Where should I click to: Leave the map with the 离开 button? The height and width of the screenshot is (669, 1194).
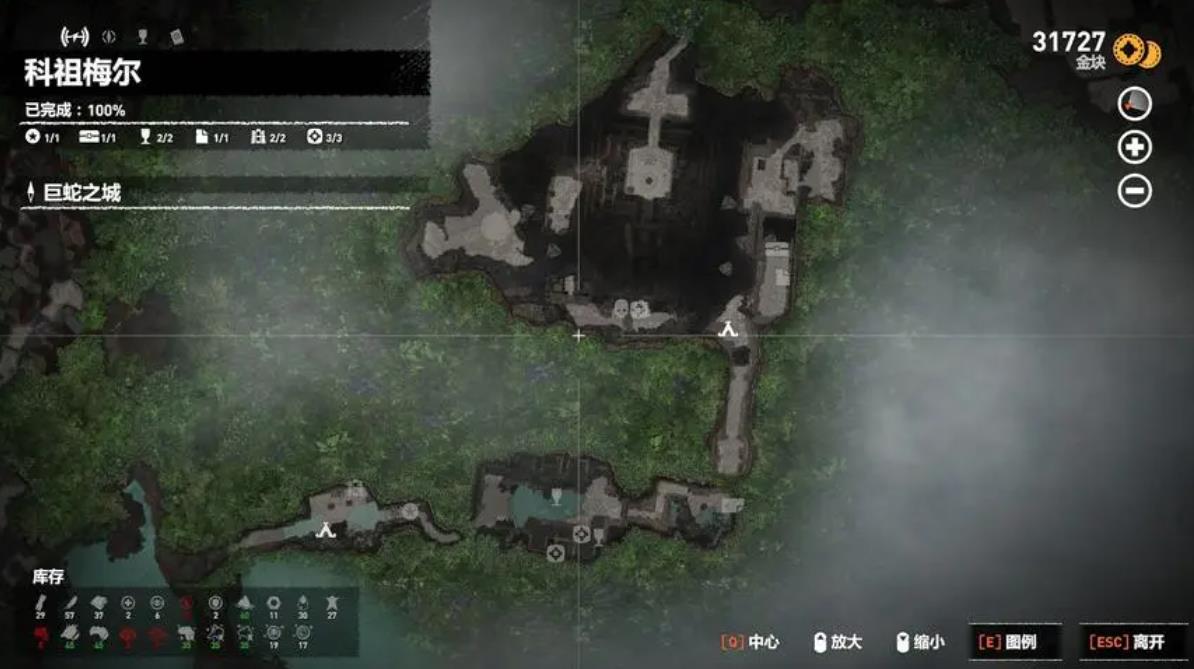tap(1134, 642)
